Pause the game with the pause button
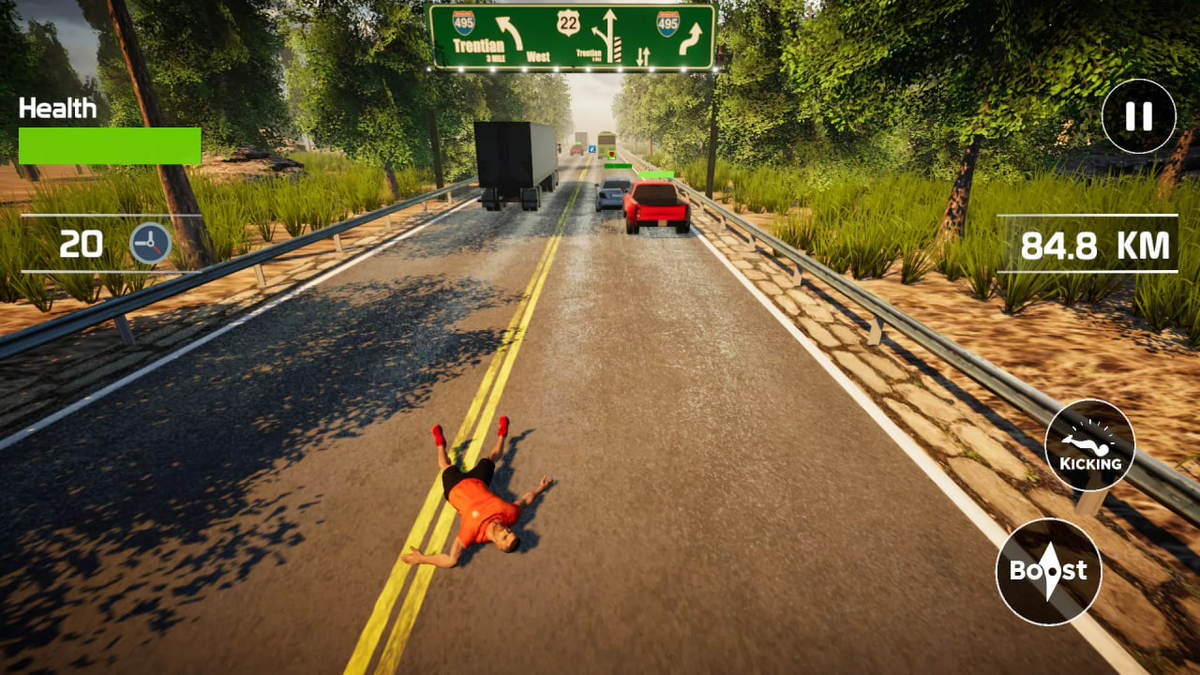The height and width of the screenshot is (675, 1200). [x=1138, y=116]
